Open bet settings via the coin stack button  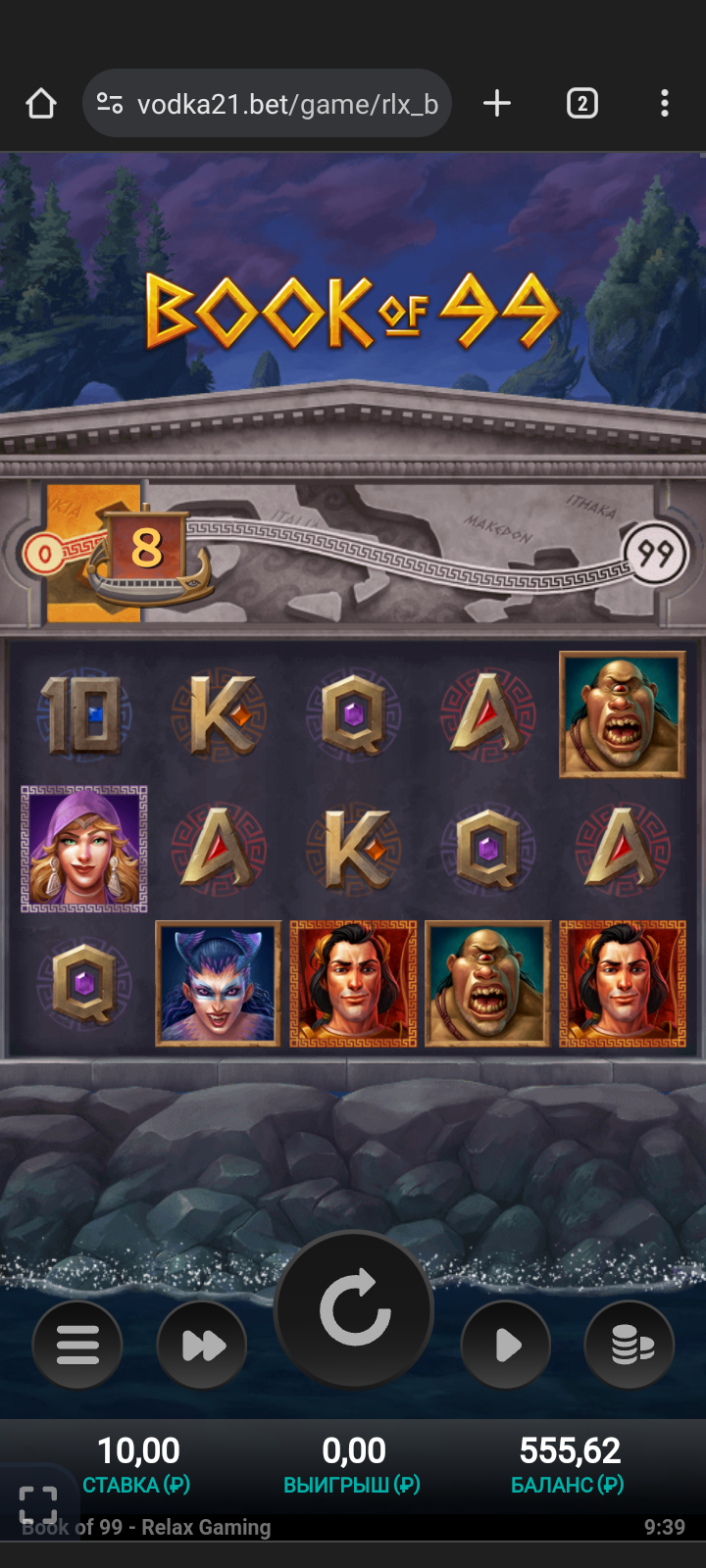[630, 1345]
